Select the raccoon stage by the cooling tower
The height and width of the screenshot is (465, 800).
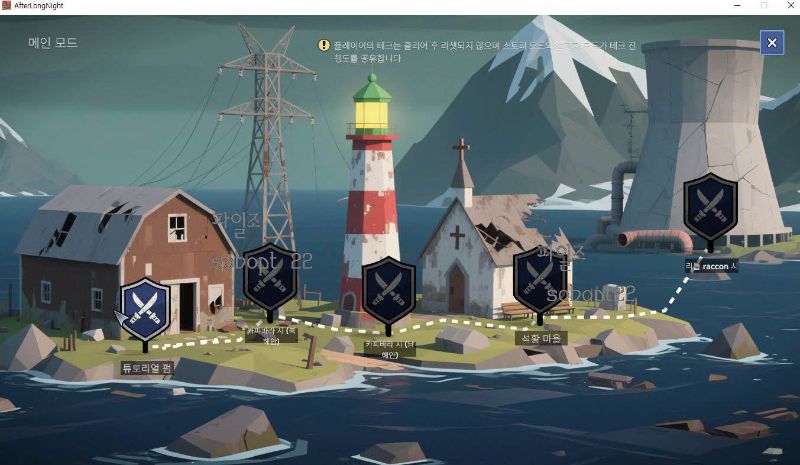point(711,206)
